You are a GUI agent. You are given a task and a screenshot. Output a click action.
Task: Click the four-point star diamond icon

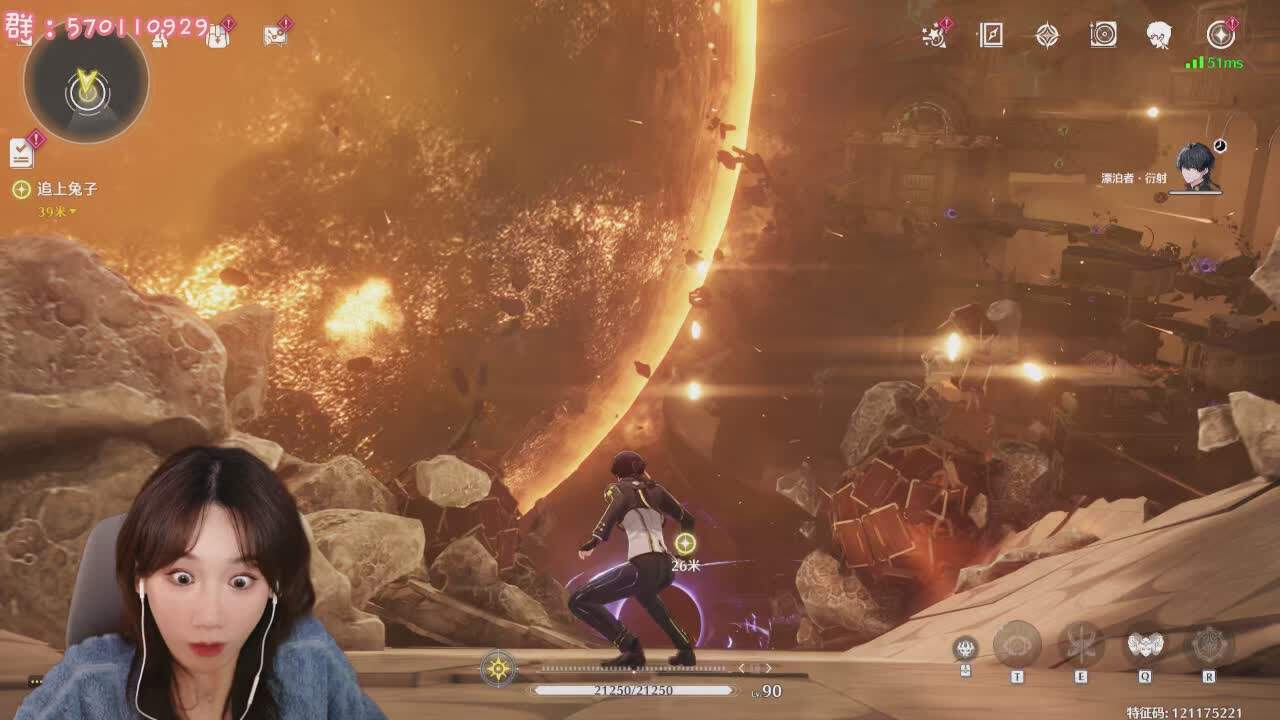tap(1047, 36)
